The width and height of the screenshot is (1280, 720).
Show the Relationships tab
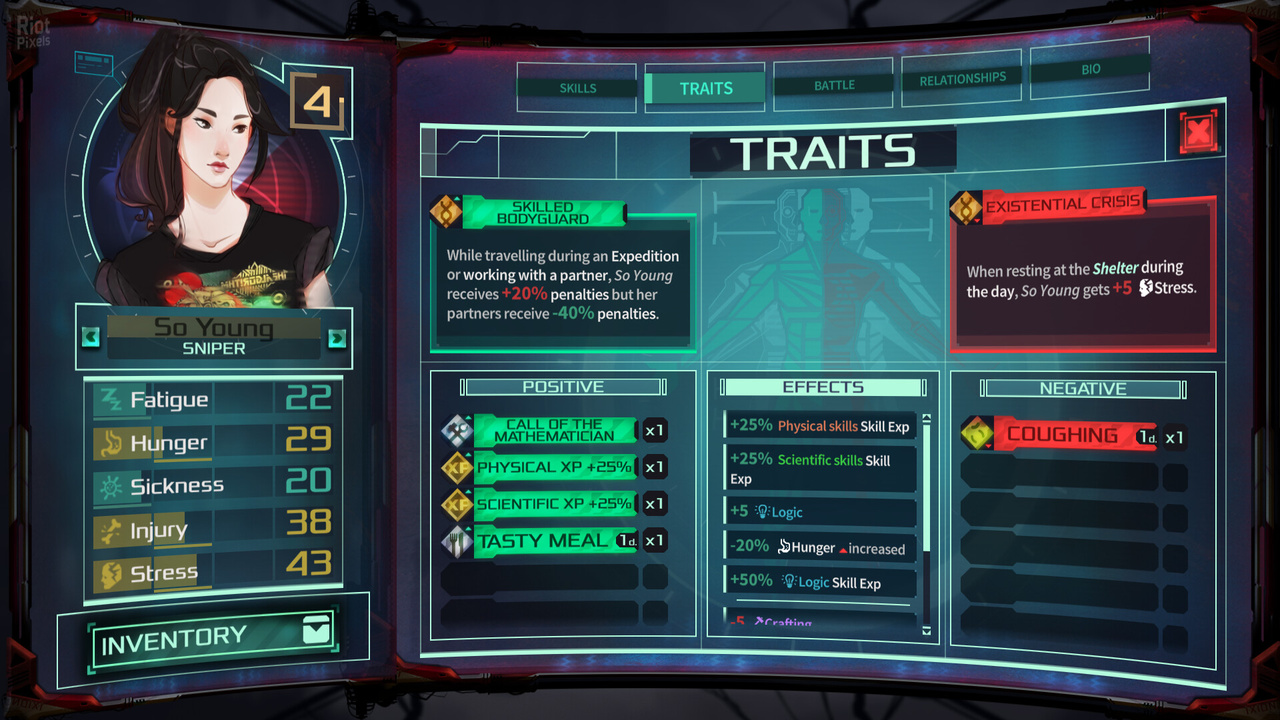click(x=962, y=78)
